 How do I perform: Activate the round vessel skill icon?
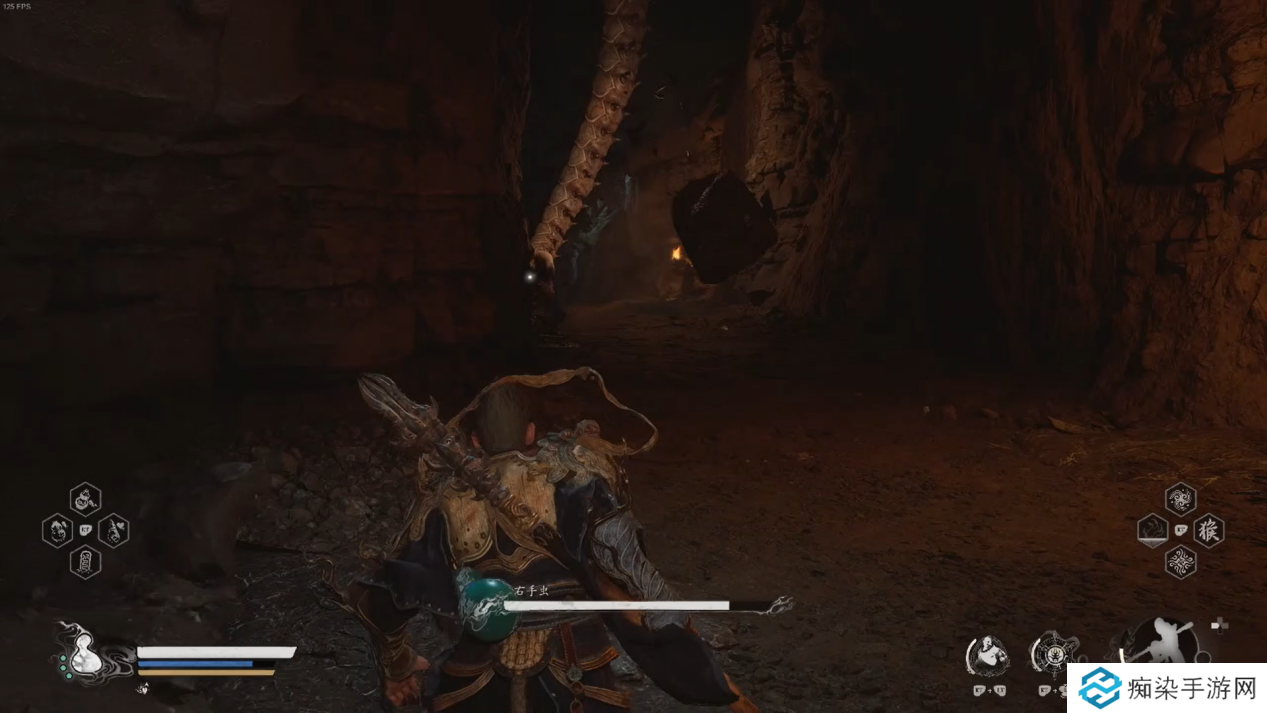[x=1052, y=654]
